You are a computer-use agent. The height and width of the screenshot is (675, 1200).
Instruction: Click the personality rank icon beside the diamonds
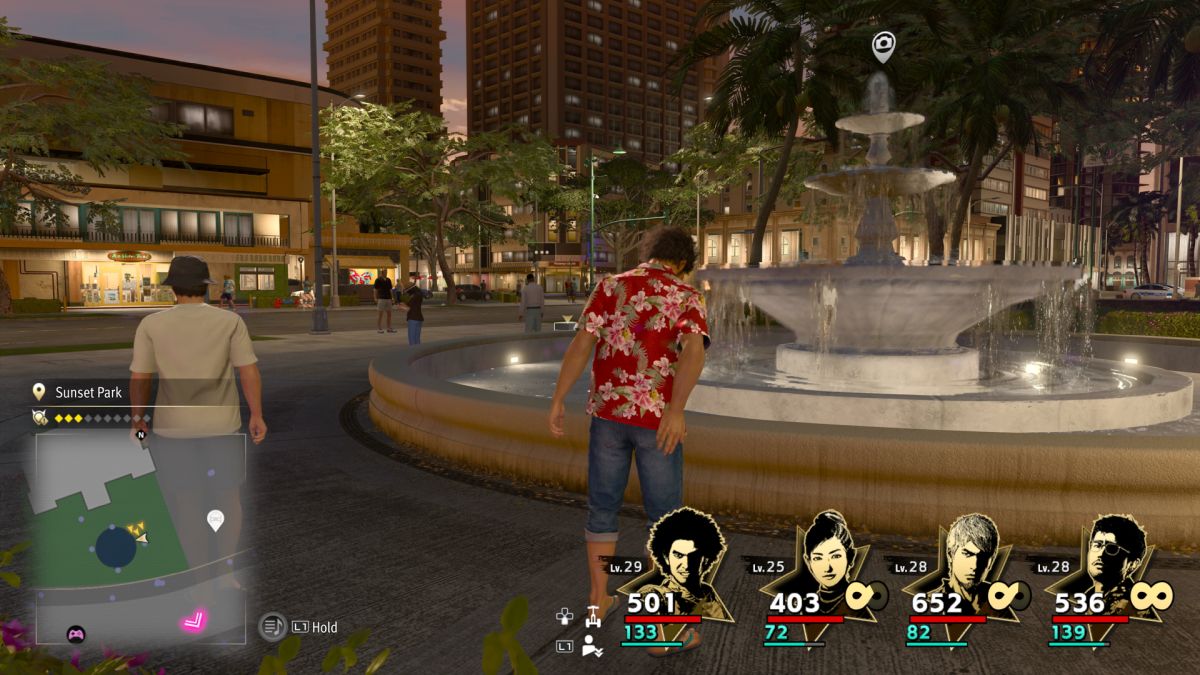click(41, 418)
